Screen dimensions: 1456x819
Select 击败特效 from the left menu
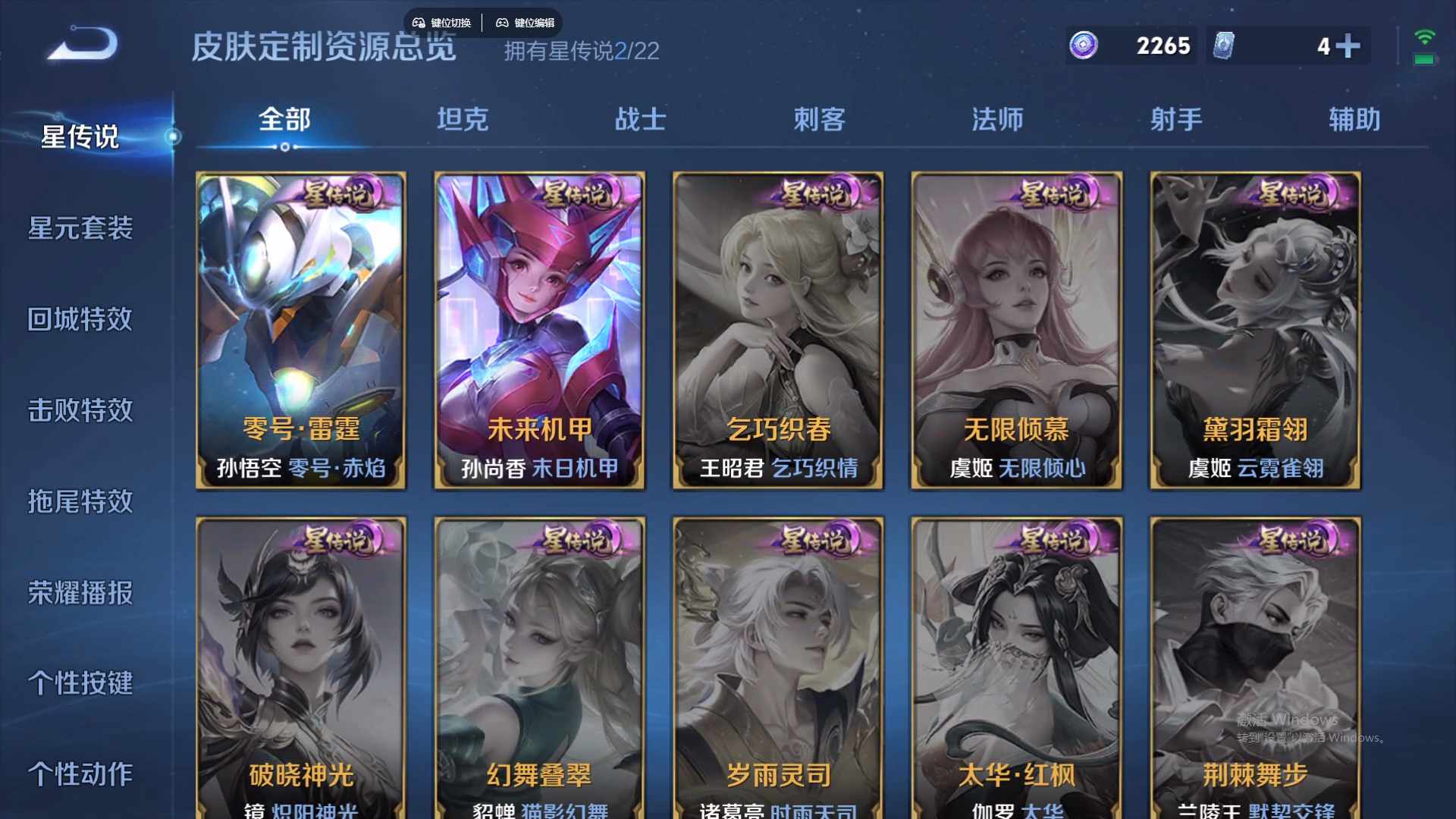point(82,411)
